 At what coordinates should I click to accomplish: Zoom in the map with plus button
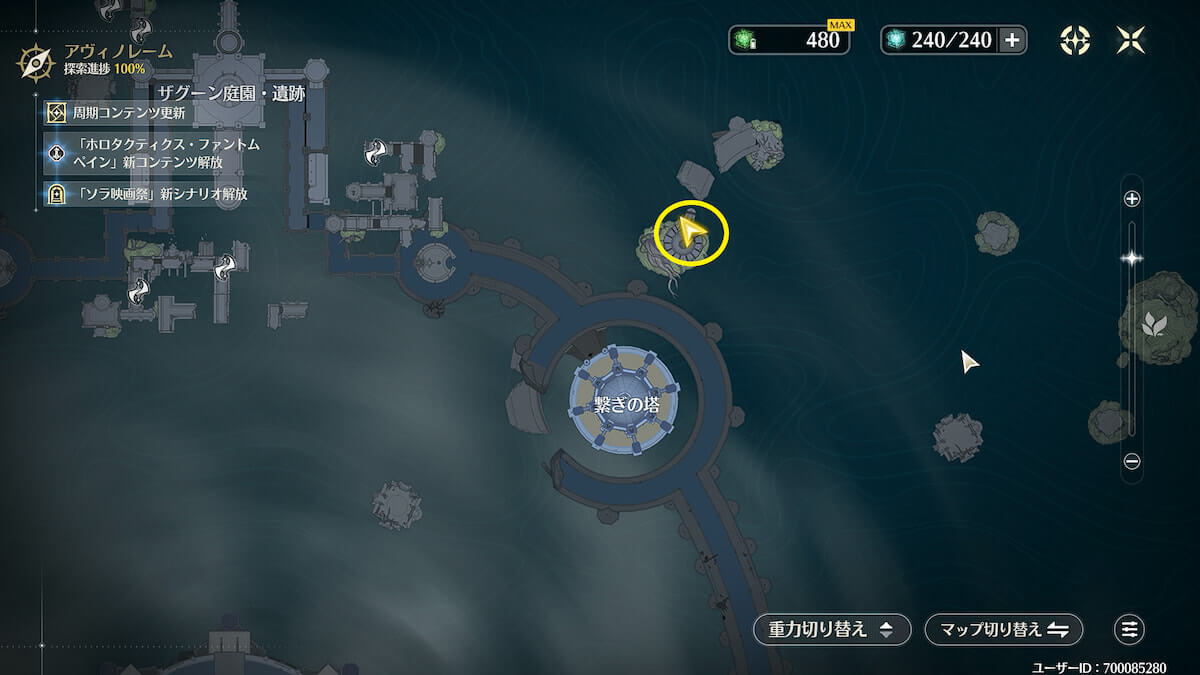coord(1132,199)
